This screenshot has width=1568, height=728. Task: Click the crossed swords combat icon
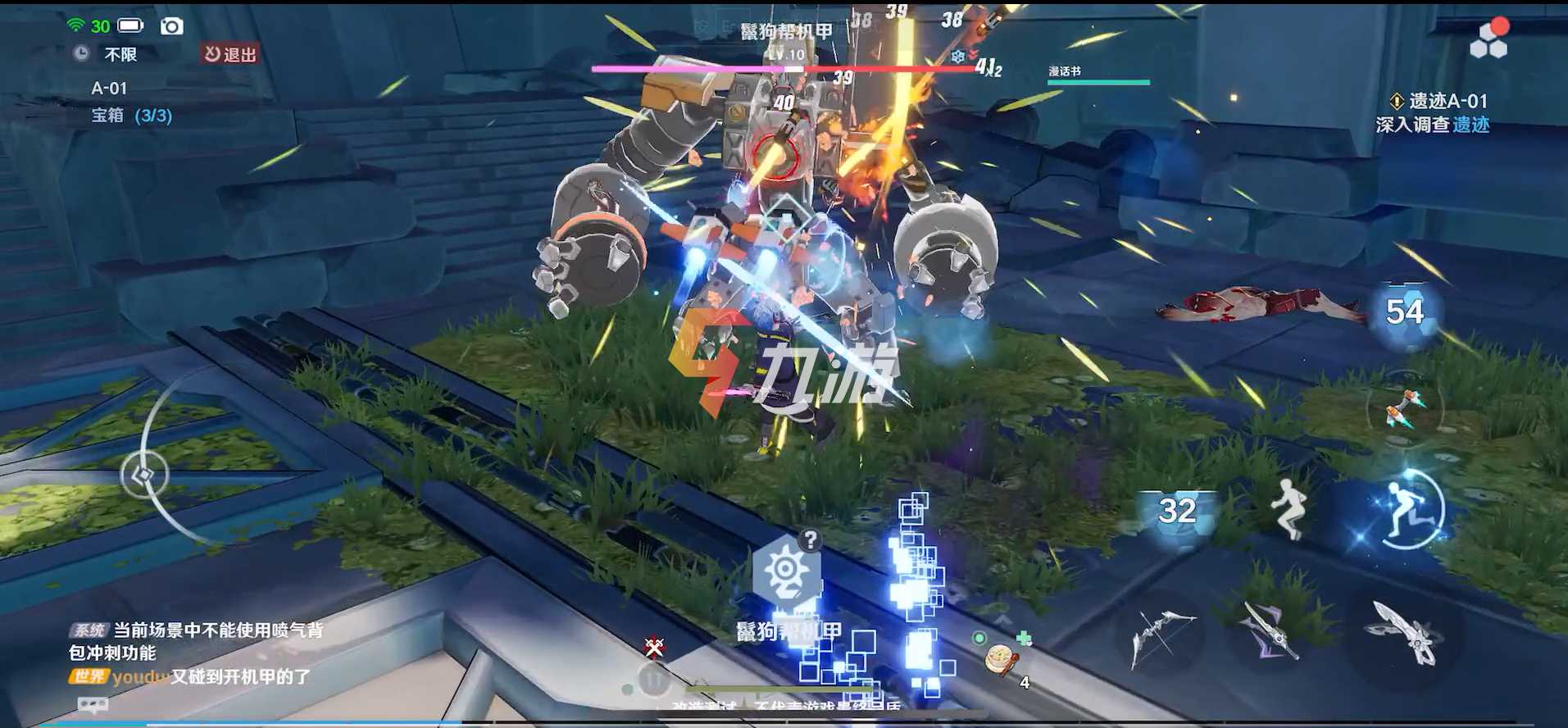click(654, 648)
